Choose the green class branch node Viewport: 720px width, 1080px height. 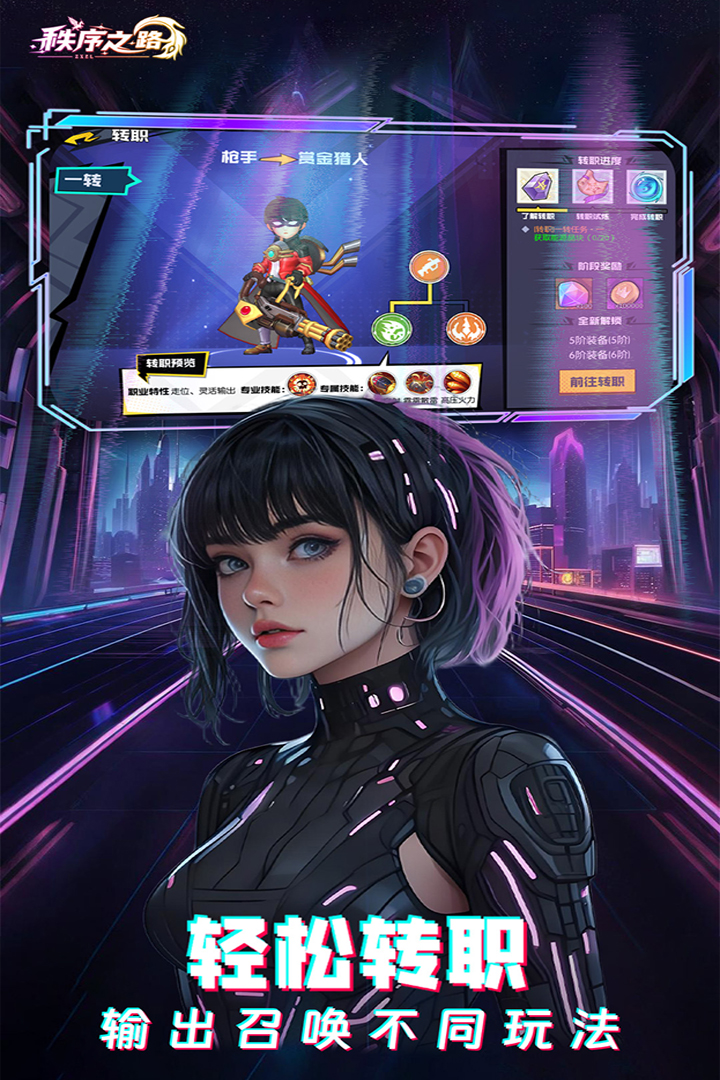[390, 328]
